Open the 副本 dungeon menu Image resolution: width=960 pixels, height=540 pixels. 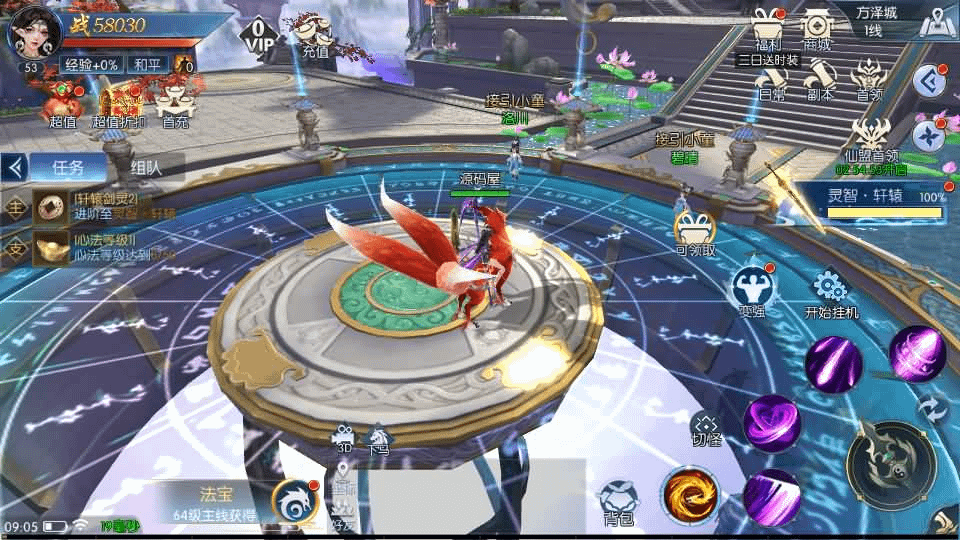821,80
